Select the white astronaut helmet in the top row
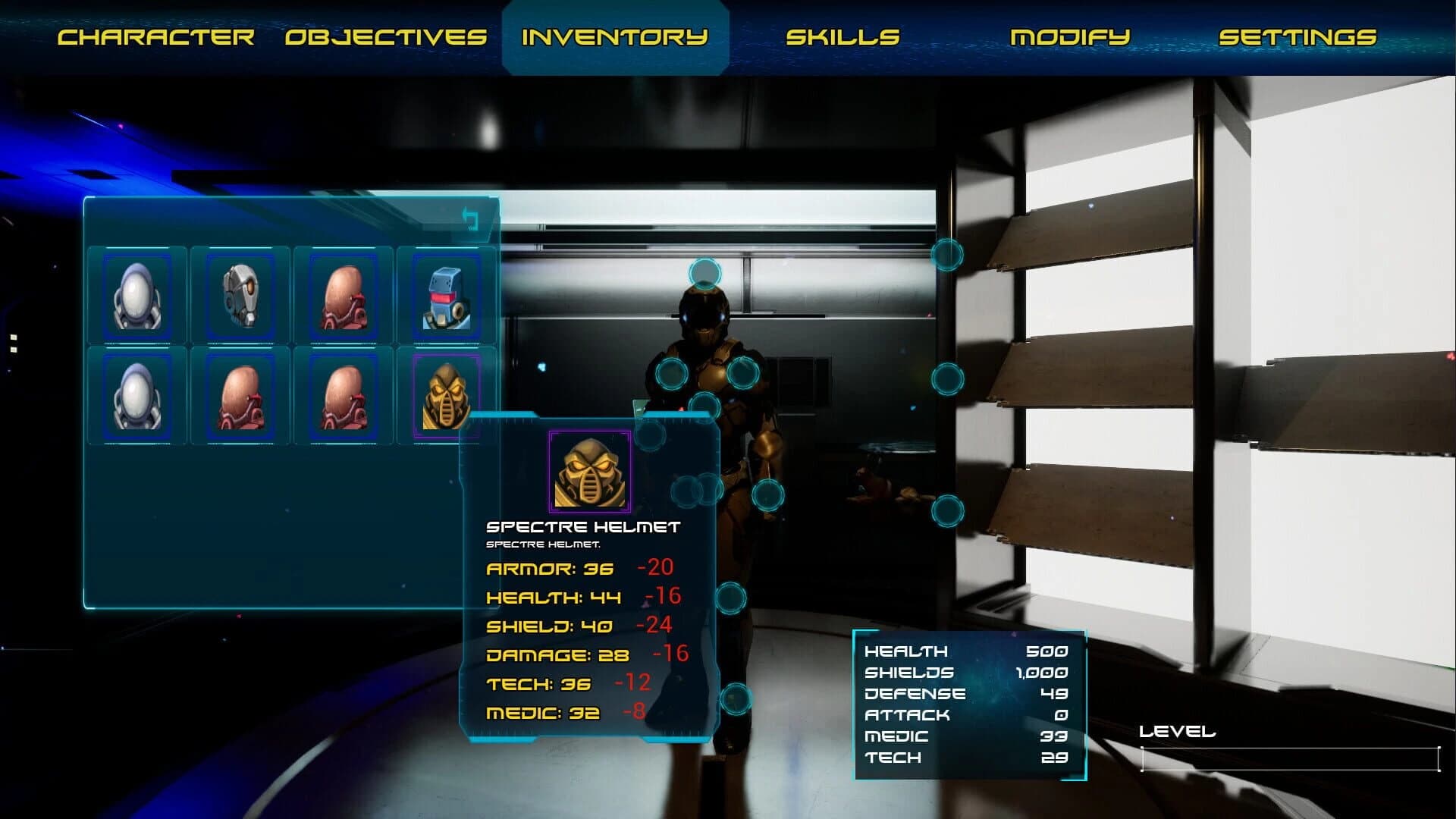 click(x=138, y=296)
